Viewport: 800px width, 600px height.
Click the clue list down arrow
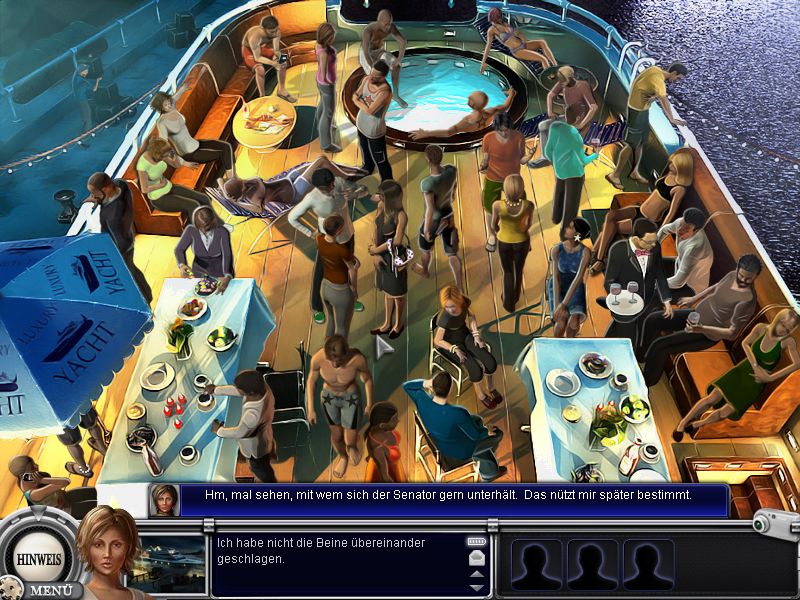point(476,587)
